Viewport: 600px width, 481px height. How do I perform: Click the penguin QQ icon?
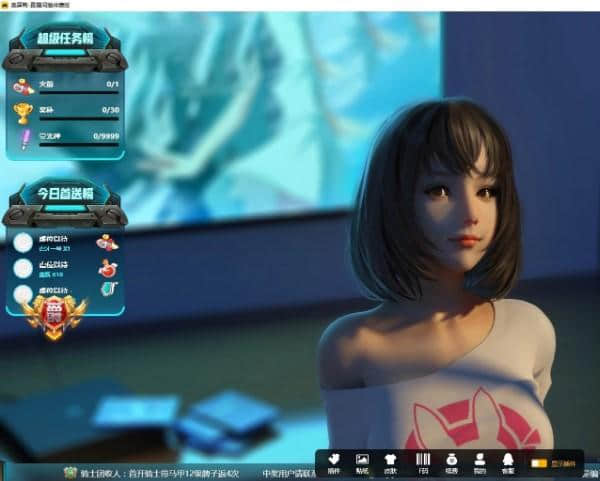click(508, 461)
